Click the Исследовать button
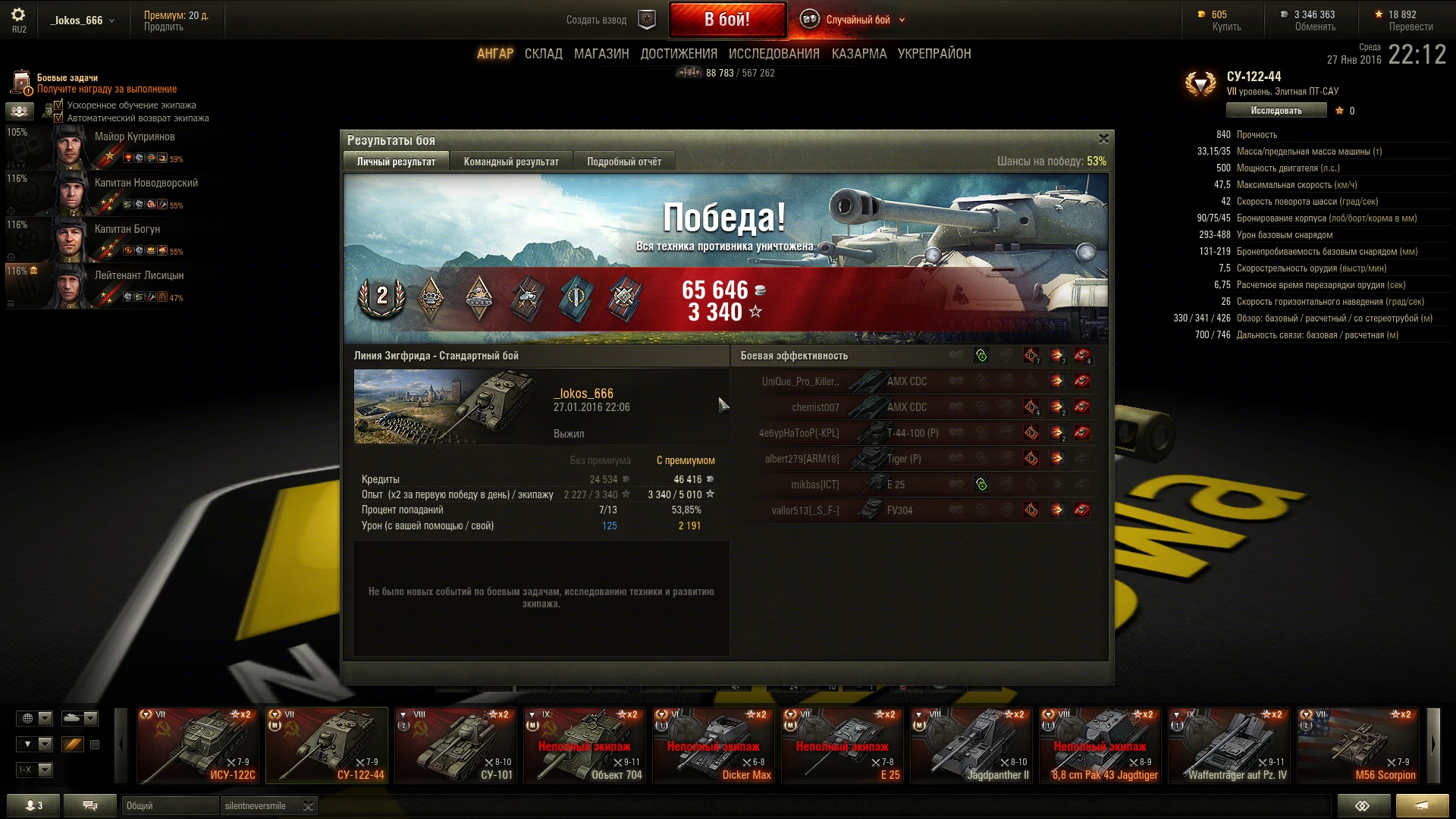The height and width of the screenshot is (819, 1456). pyautogui.click(x=1276, y=111)
